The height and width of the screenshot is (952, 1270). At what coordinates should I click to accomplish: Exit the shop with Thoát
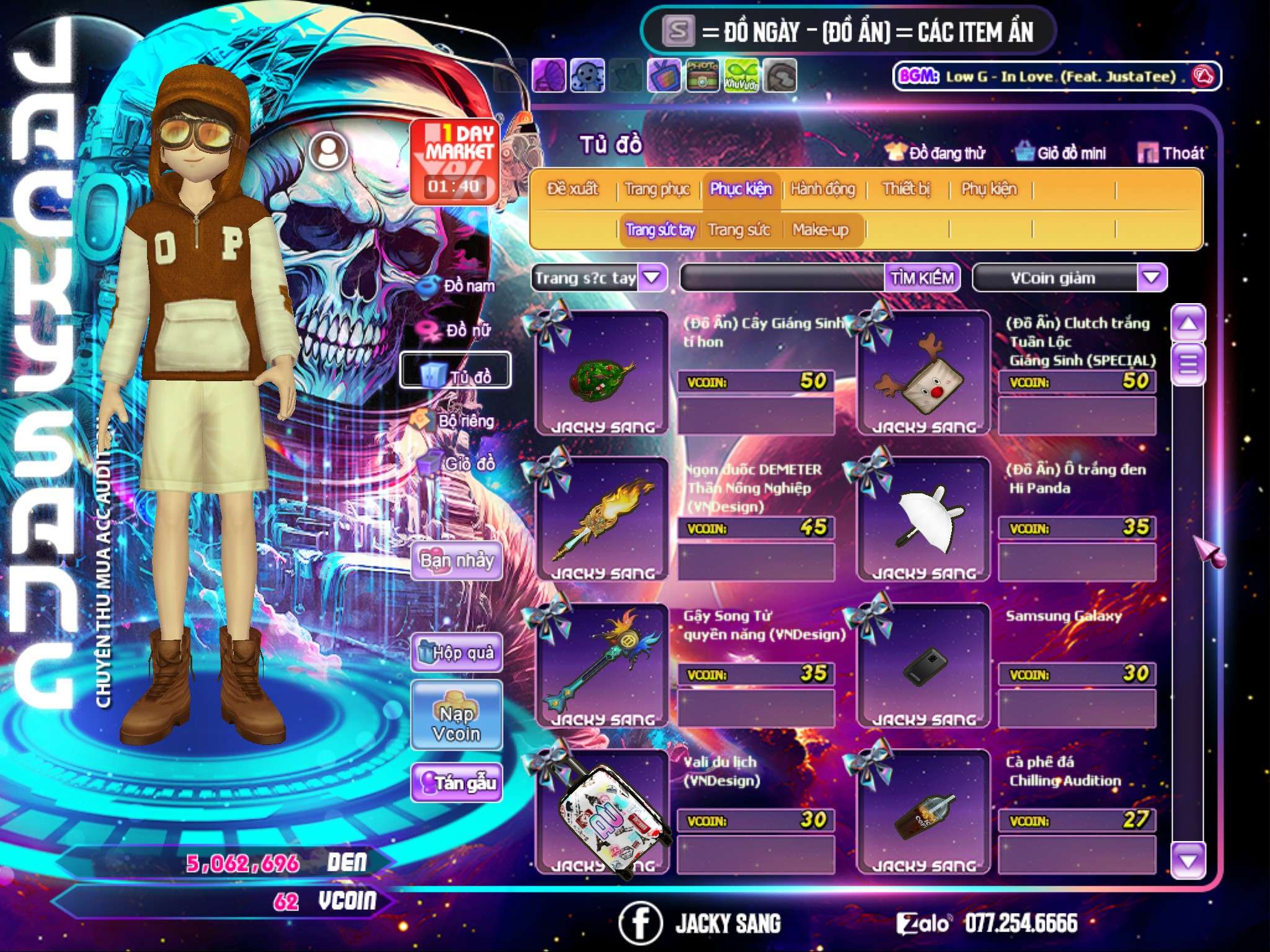click(1171, 153)
